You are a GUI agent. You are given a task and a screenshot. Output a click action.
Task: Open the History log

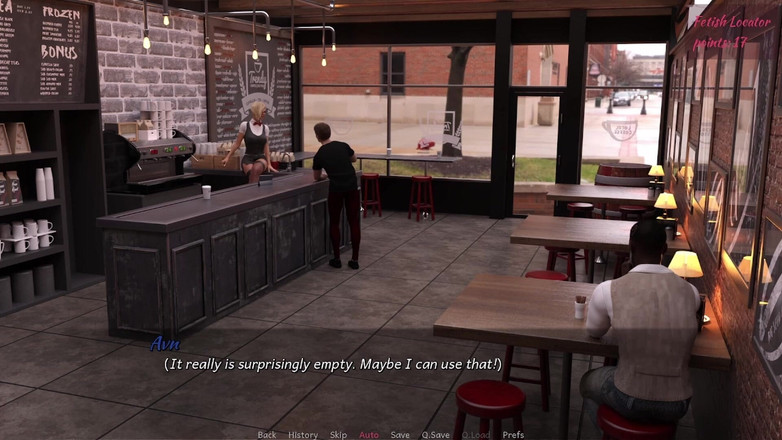pyautogui.click(x=303, y=435)
